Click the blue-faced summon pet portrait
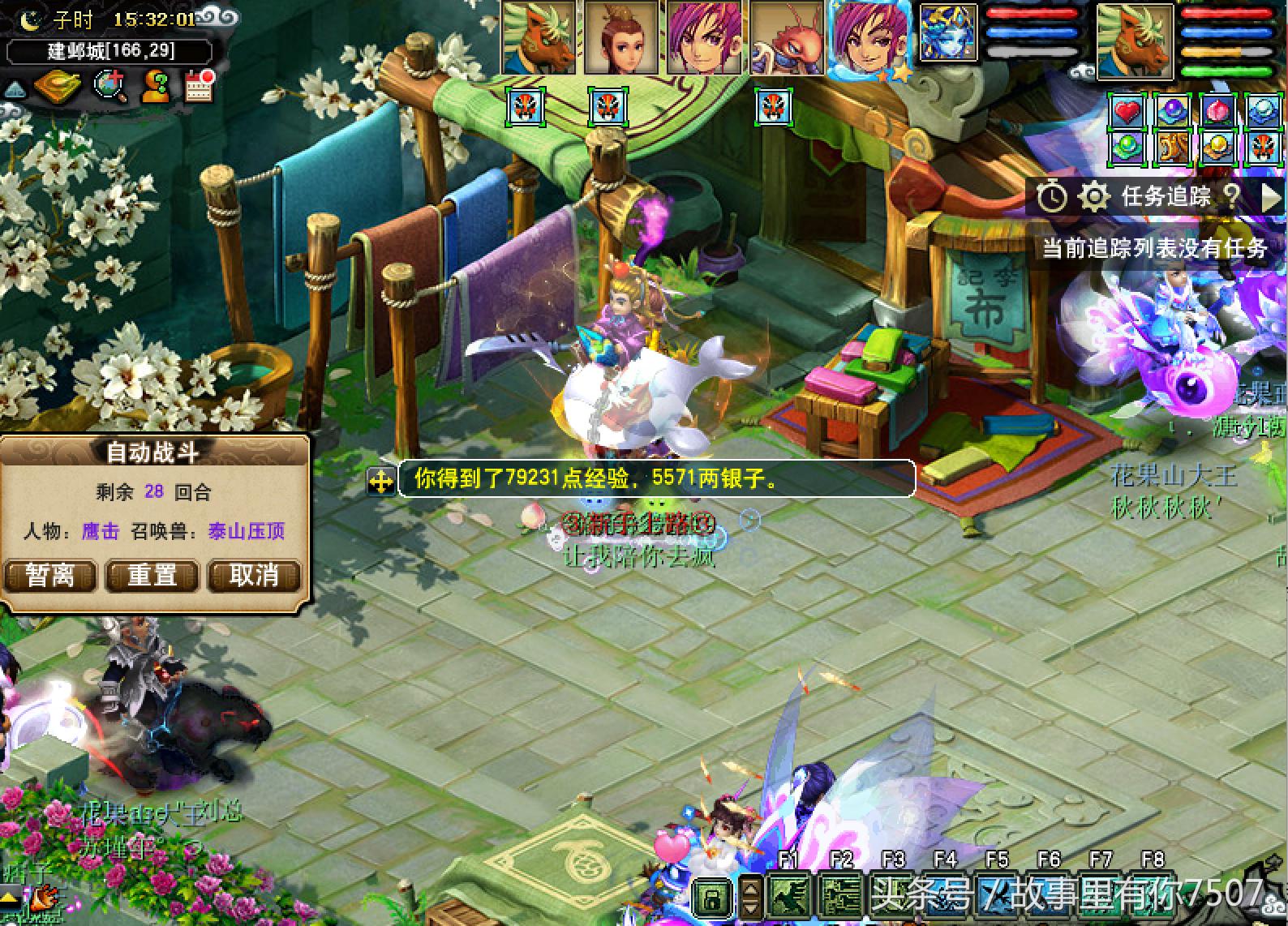The image size is (1288, 926). tap(948, 34)
